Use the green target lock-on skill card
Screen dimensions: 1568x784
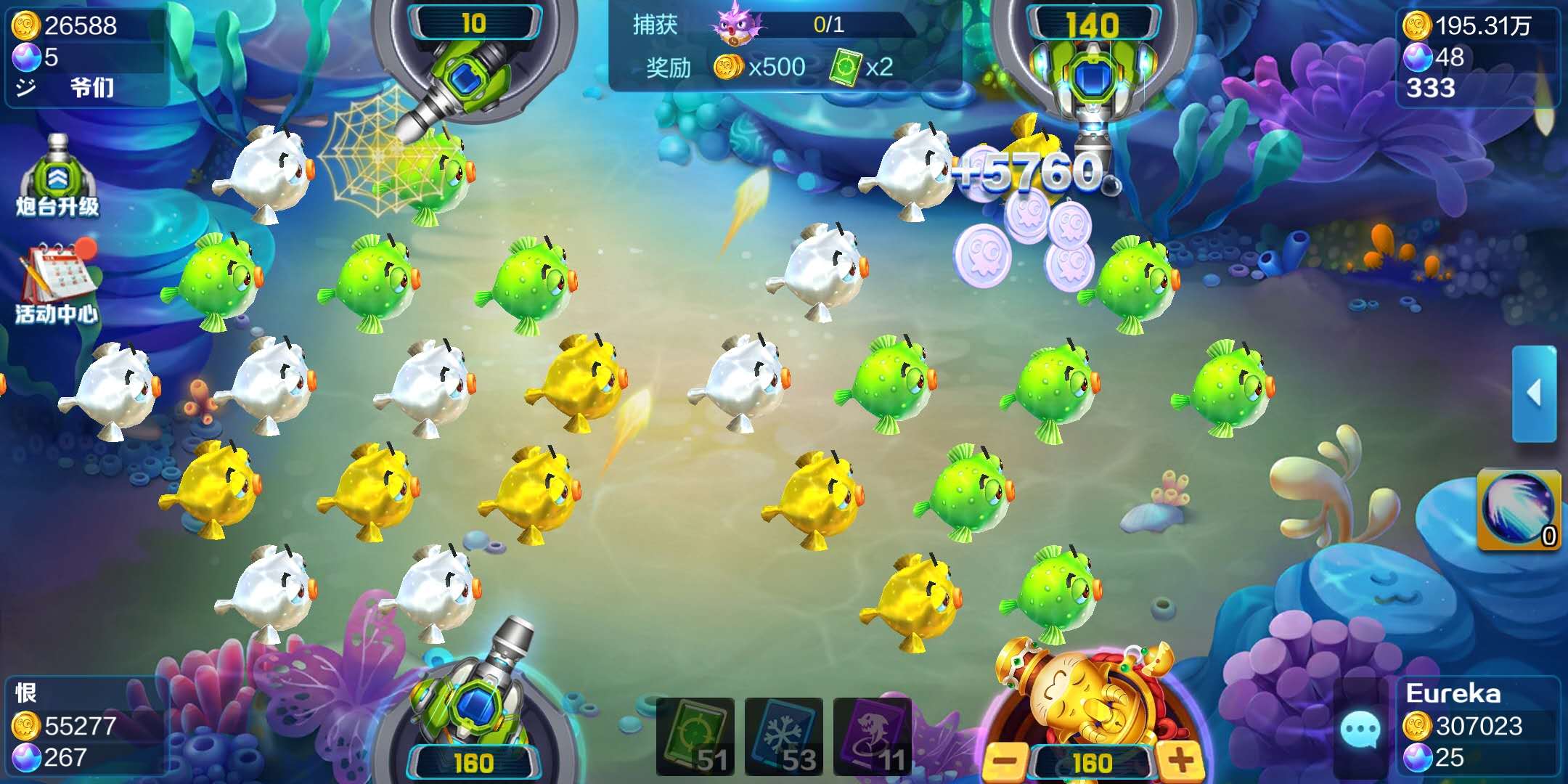point(695,736)
